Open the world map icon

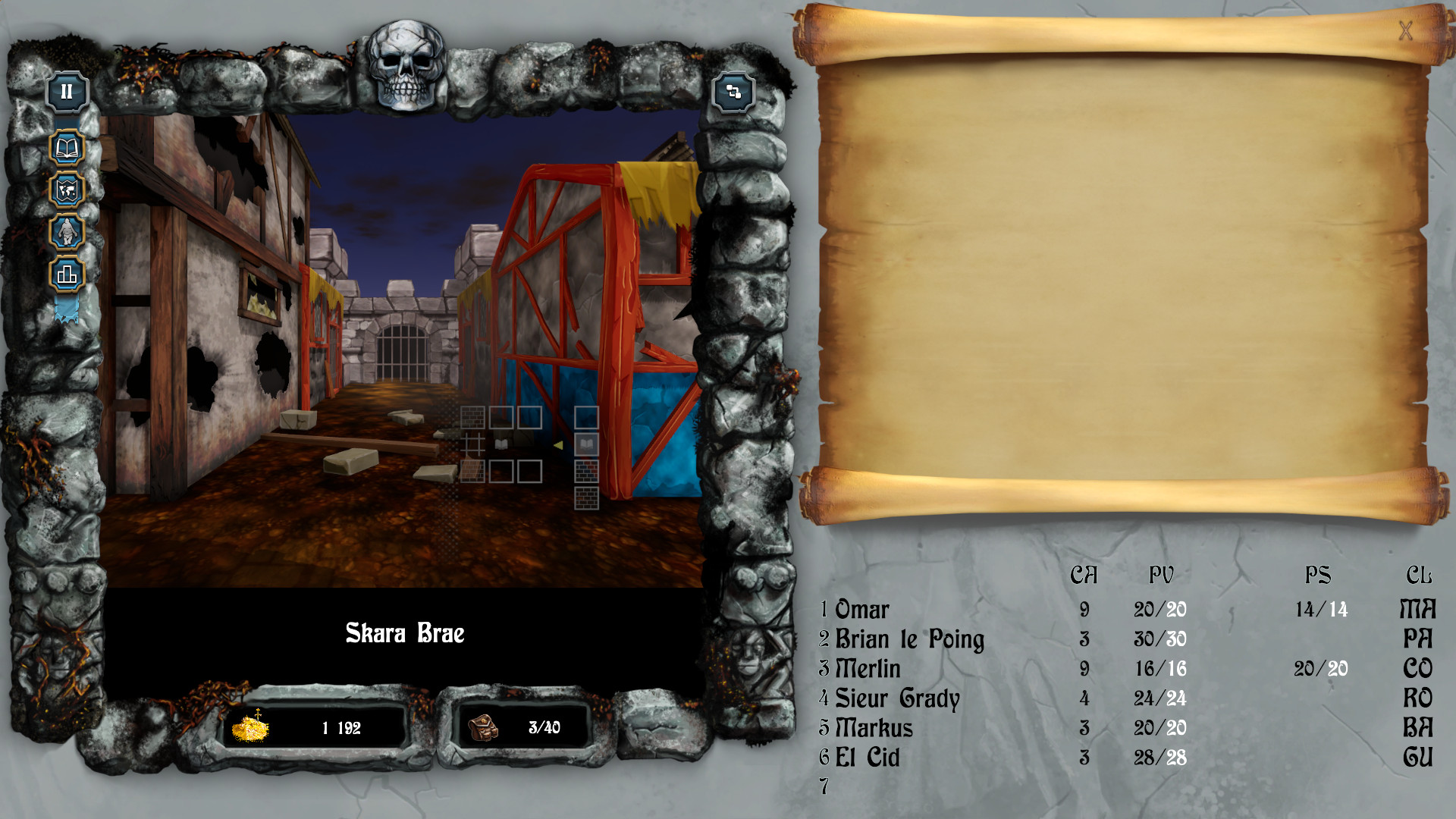(67, 190)
